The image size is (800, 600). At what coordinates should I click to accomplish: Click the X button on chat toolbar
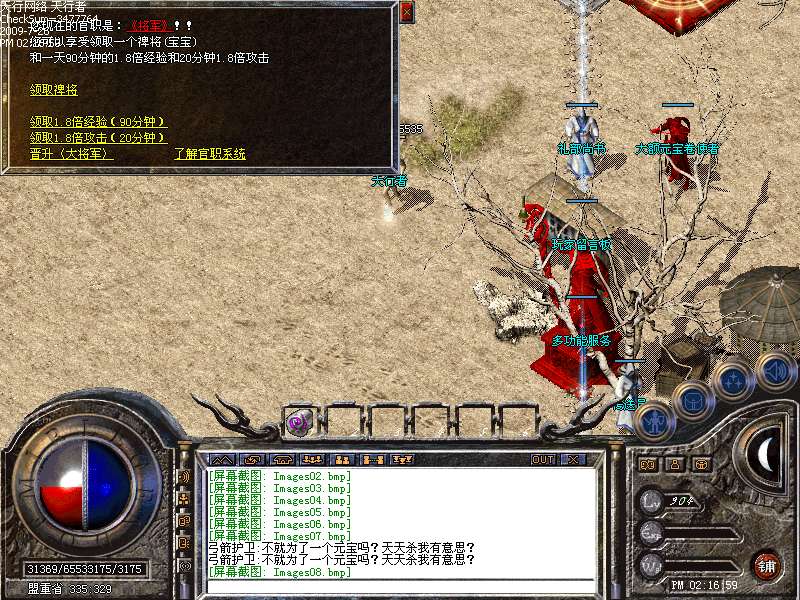click(x=573, y=459)
